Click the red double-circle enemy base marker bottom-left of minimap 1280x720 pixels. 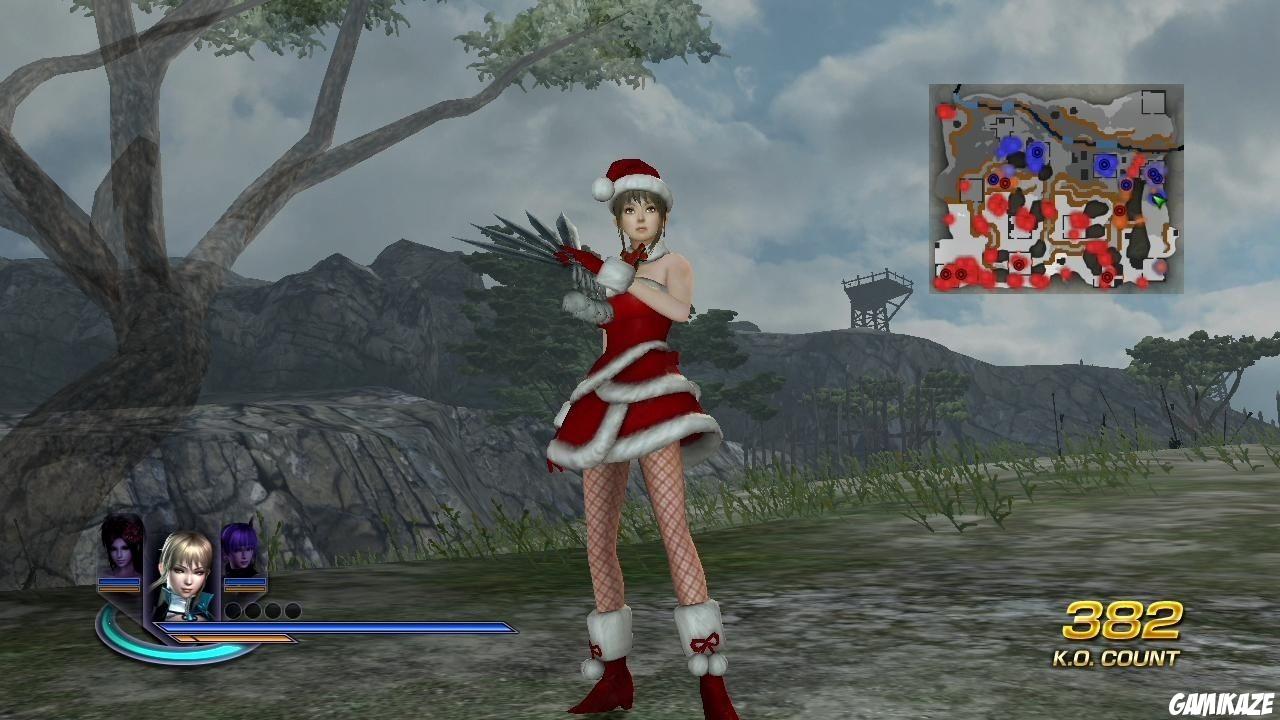[x=947, y=273]
